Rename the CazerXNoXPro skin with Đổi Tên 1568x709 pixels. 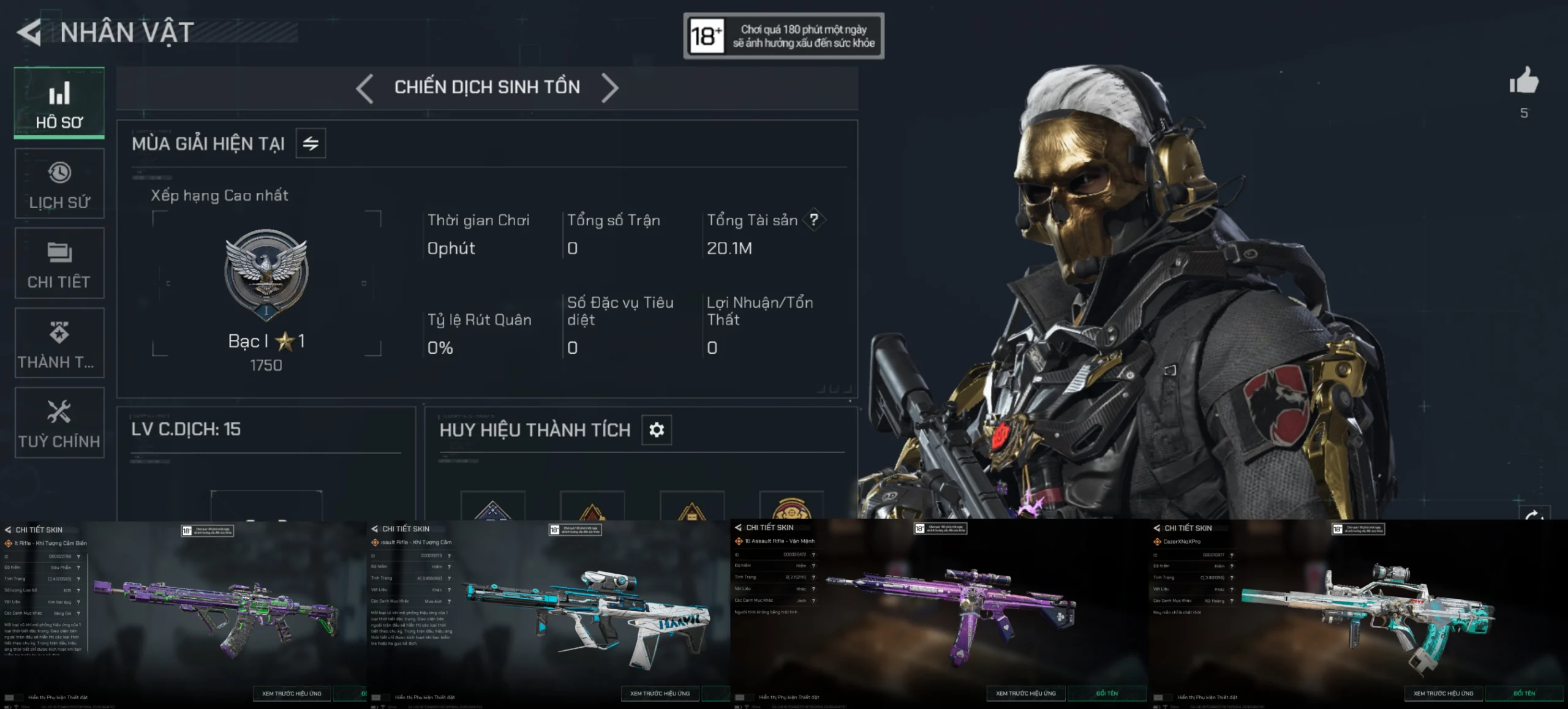[1524, 693]
